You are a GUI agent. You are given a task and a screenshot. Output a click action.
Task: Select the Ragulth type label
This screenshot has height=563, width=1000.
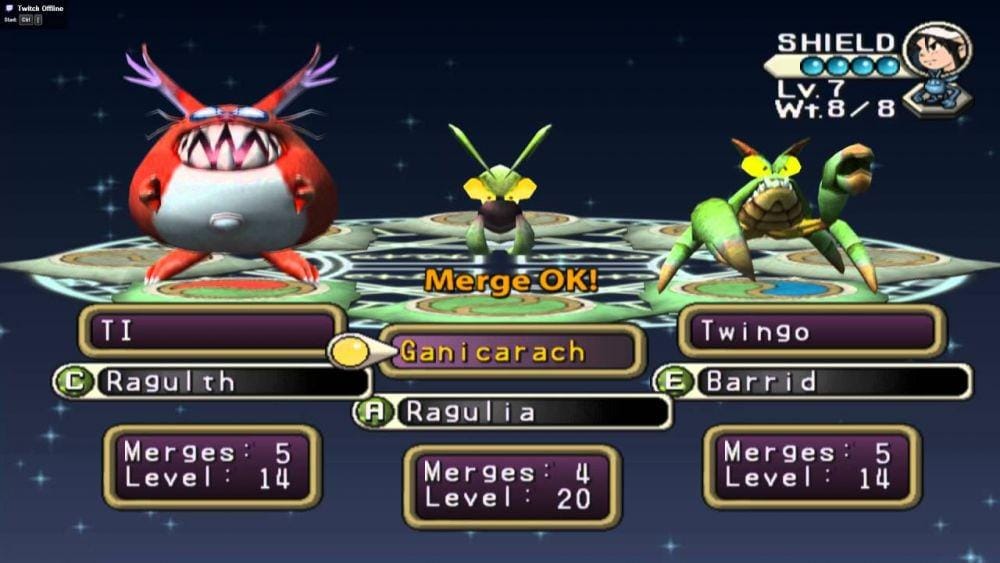(x=212, y=381)
